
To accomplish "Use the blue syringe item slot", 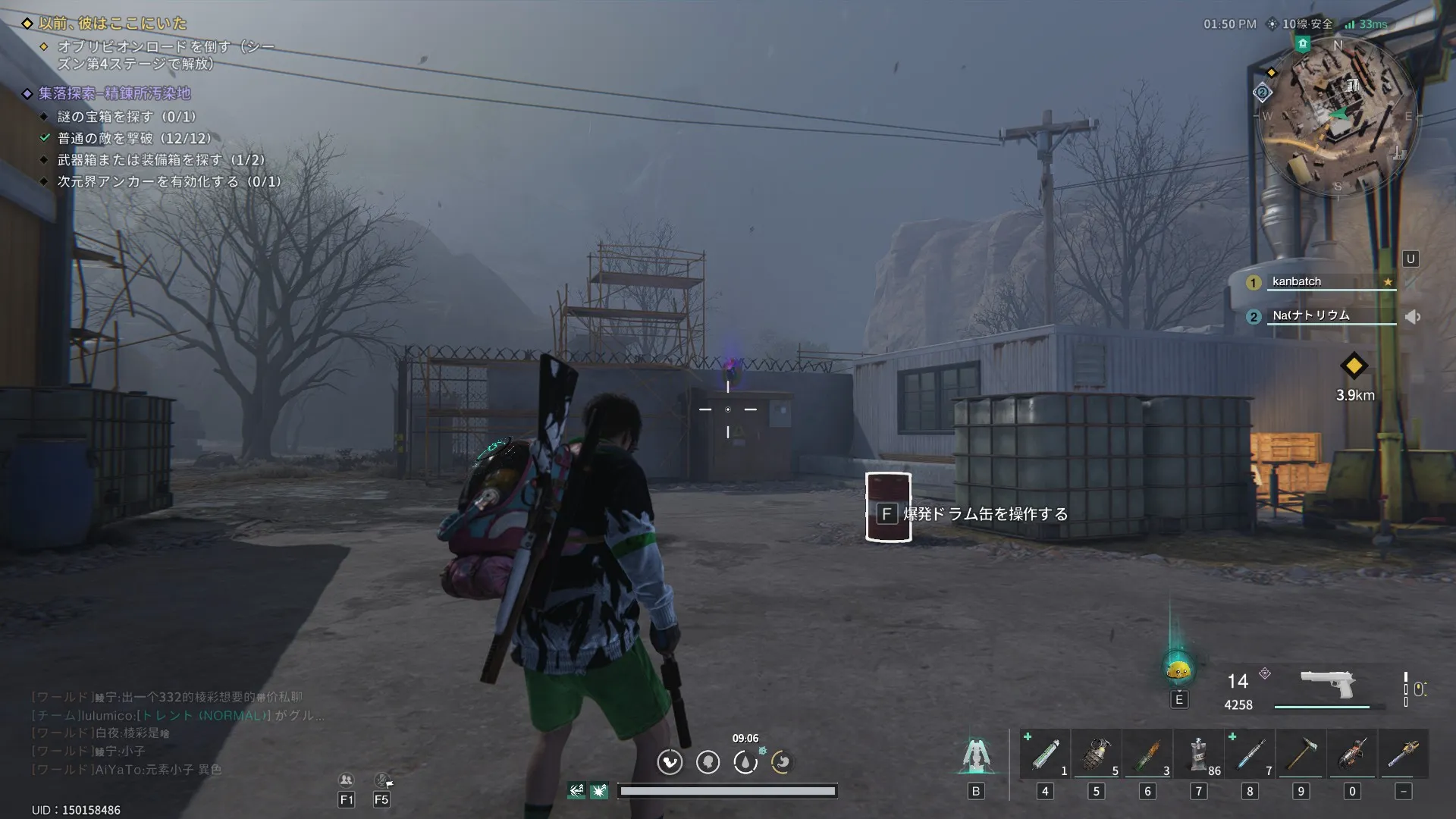I will pos(1250,754).
